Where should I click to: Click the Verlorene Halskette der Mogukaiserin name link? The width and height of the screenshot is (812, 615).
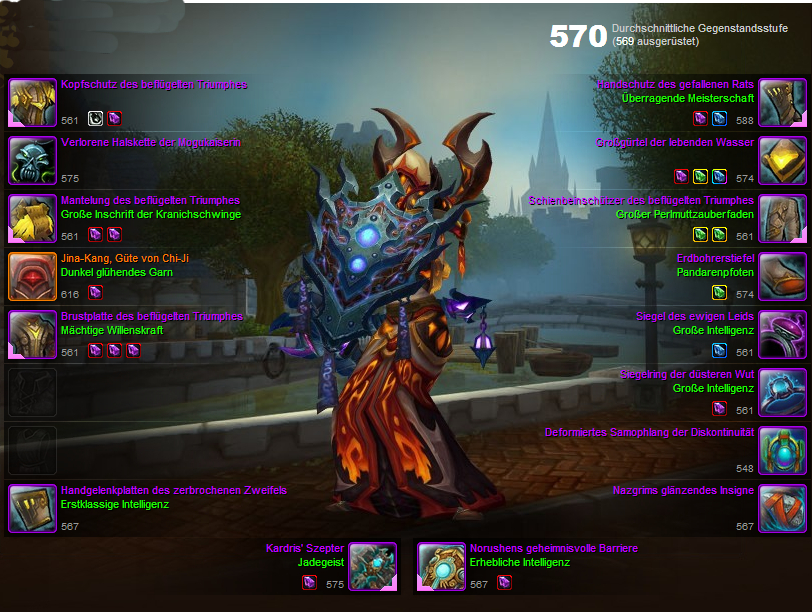point(150,143)
